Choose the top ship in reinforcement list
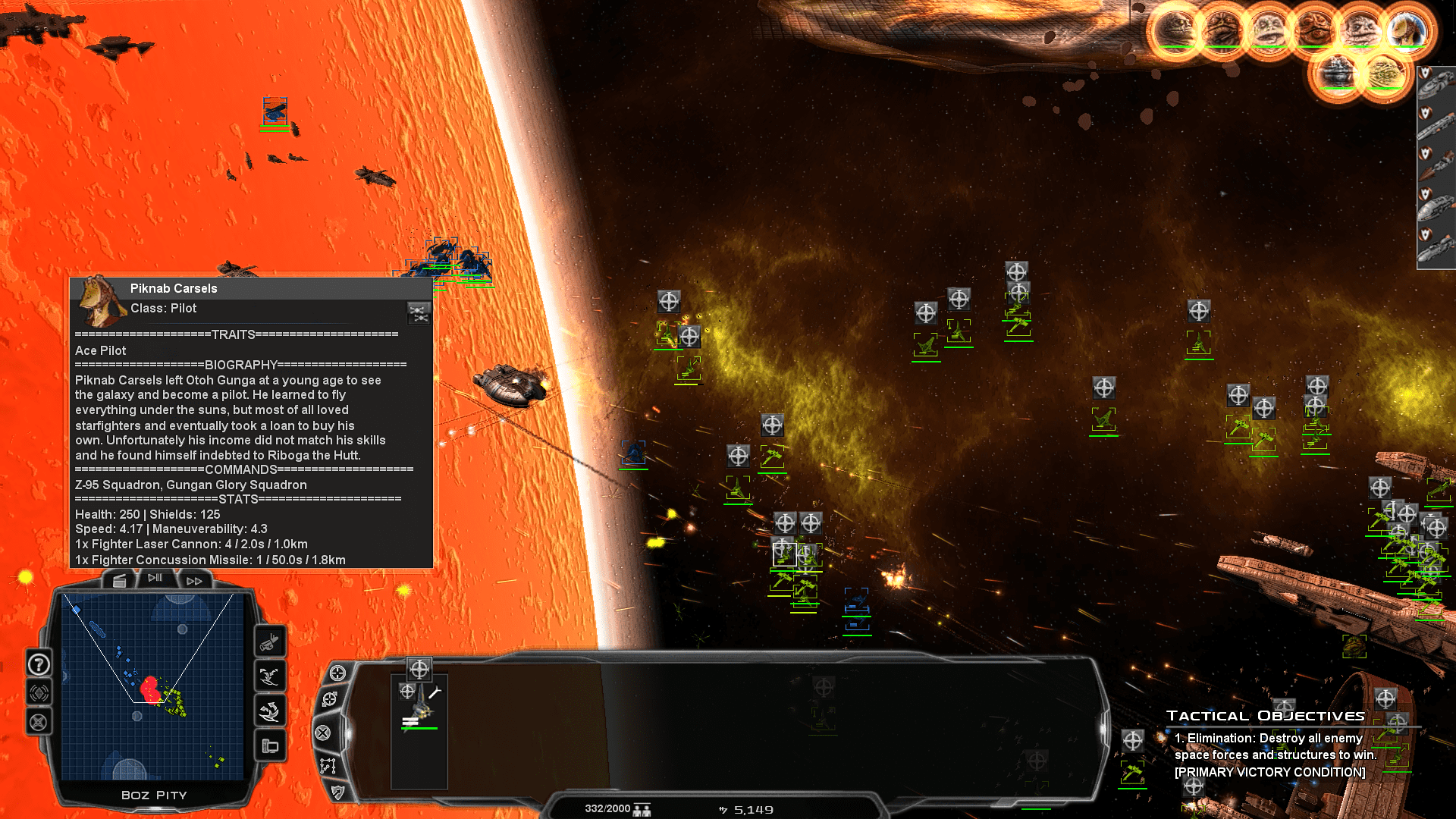 [x=1437, y=85]
